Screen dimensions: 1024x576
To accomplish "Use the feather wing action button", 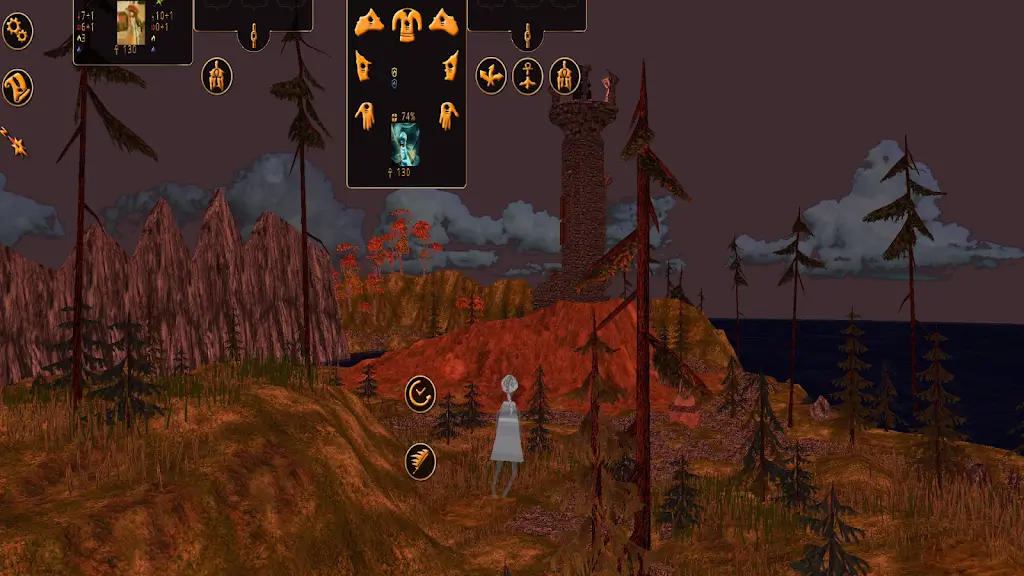I will pyautogui.click(x=421, y=461).
